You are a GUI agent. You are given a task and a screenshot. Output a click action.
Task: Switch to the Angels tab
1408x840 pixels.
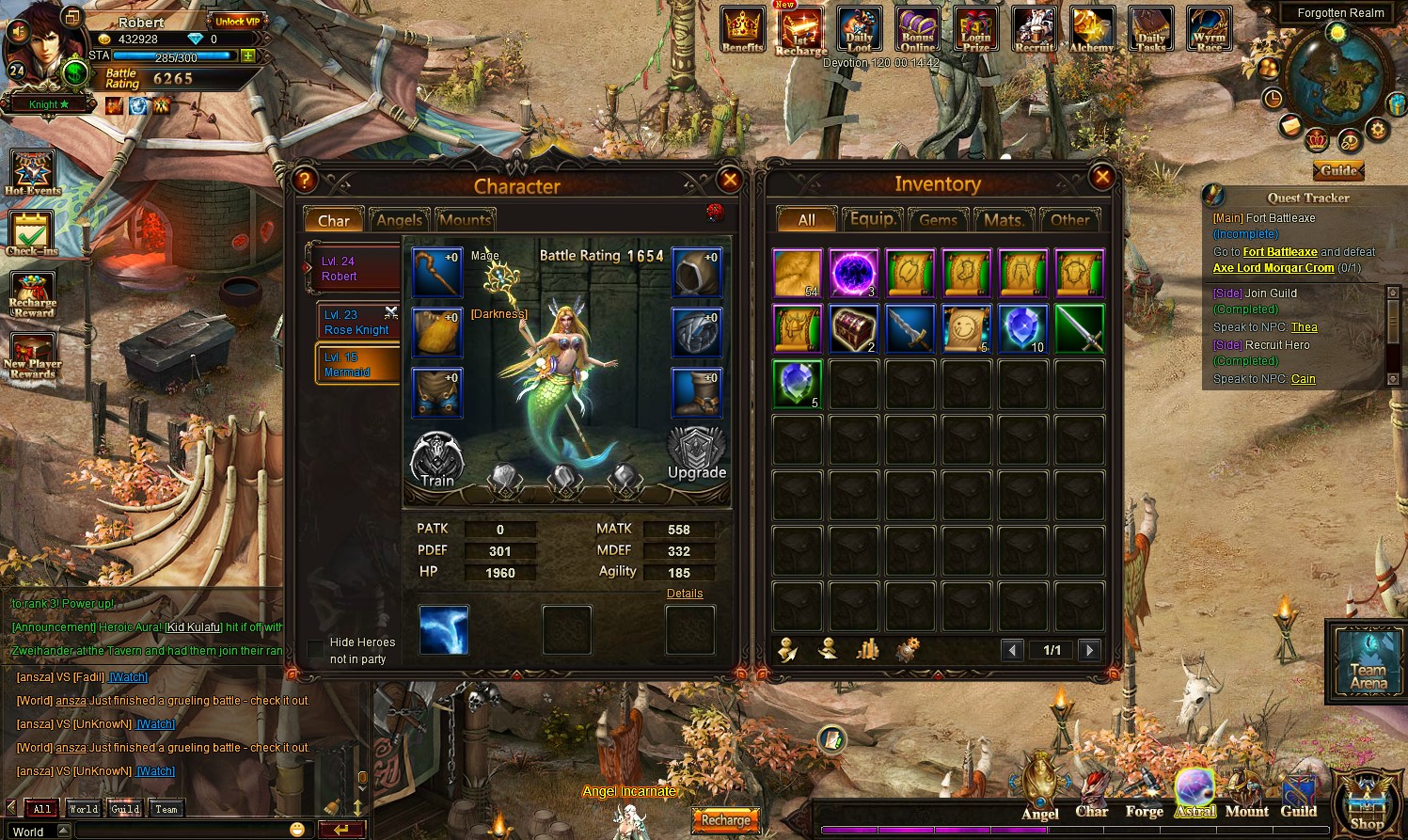[400, 220]
